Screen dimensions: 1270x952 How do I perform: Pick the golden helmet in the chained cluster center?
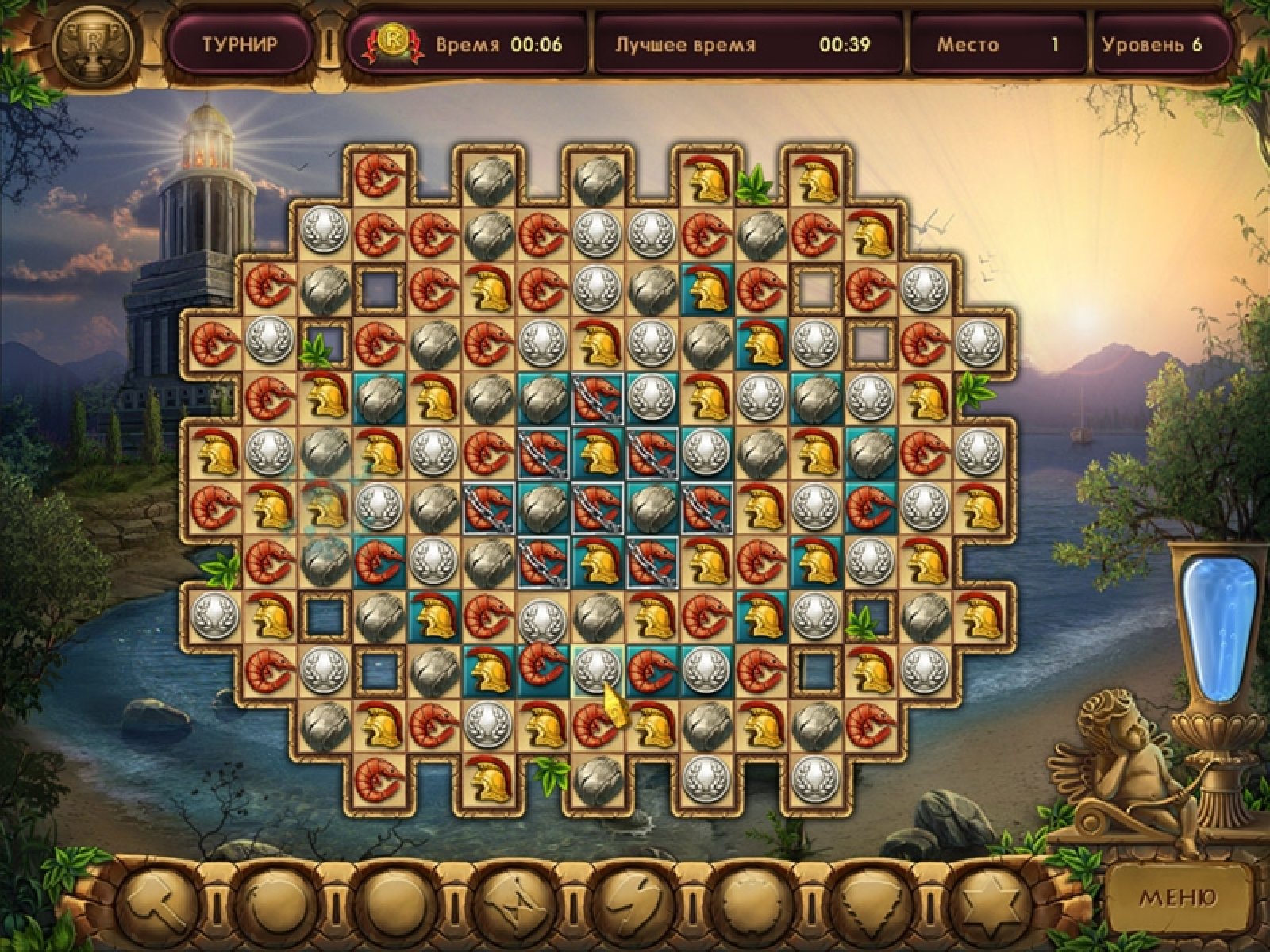coord(598,453)
